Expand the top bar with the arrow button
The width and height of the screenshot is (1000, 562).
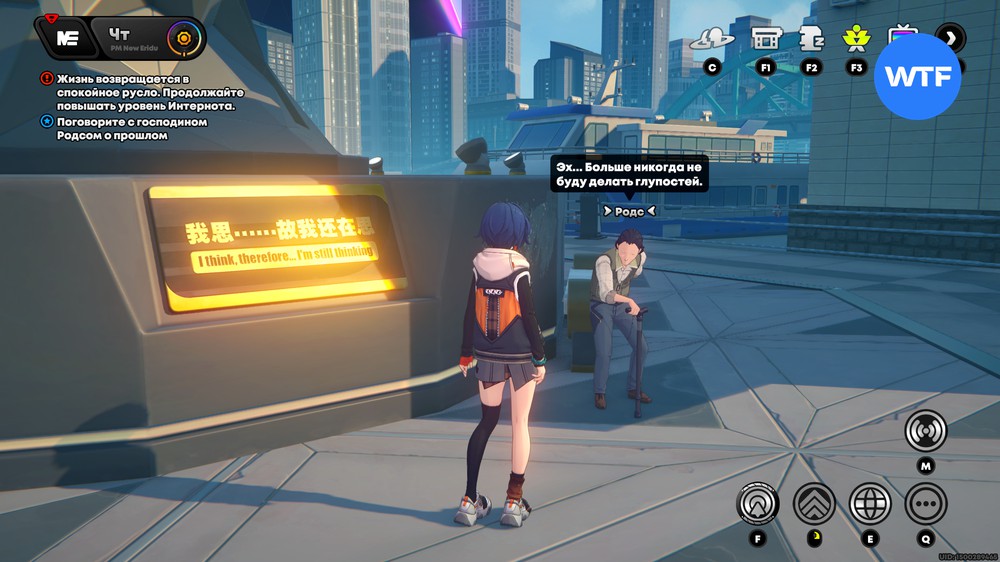950,39
